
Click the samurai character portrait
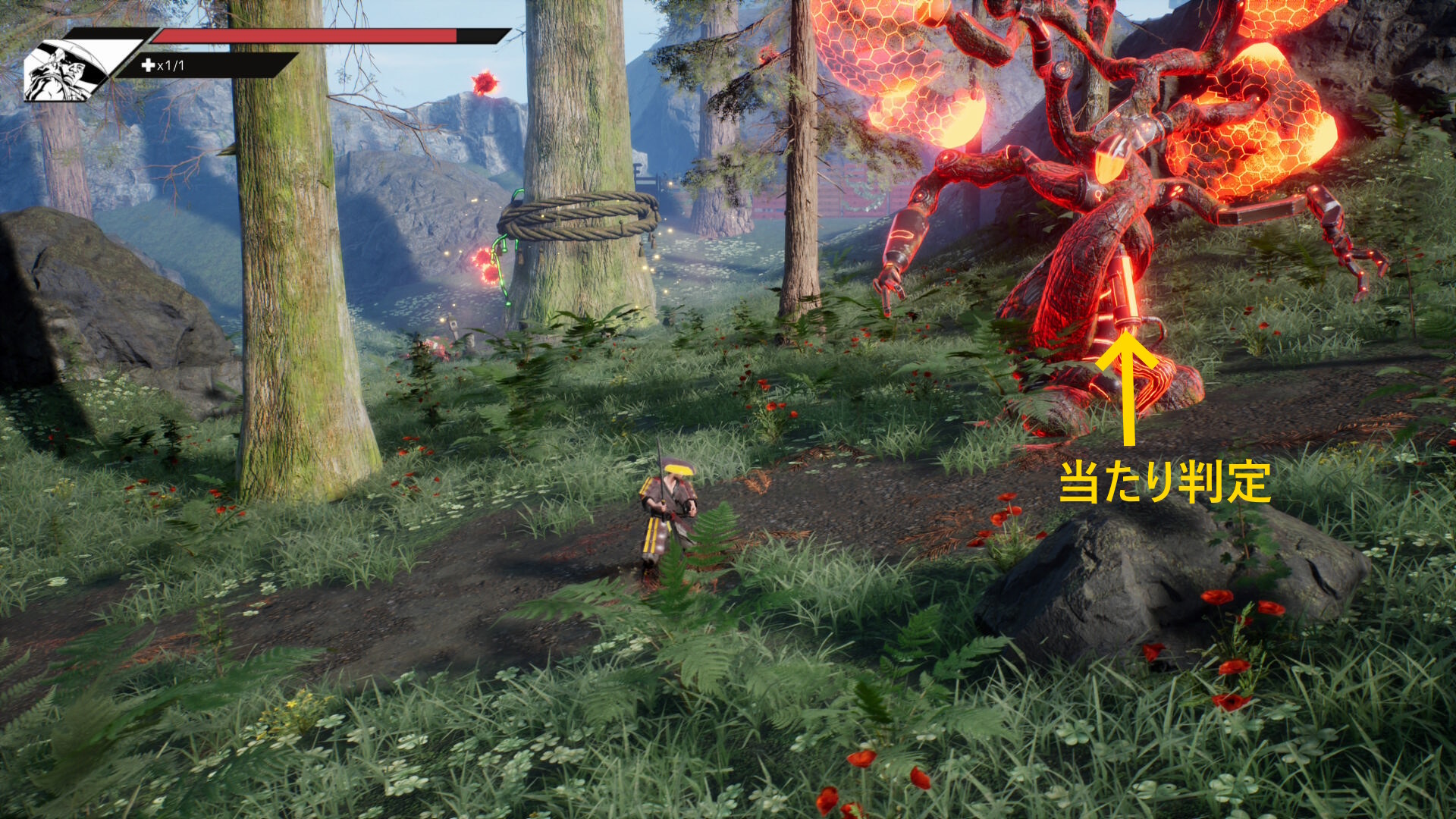[x=67, y=71]
